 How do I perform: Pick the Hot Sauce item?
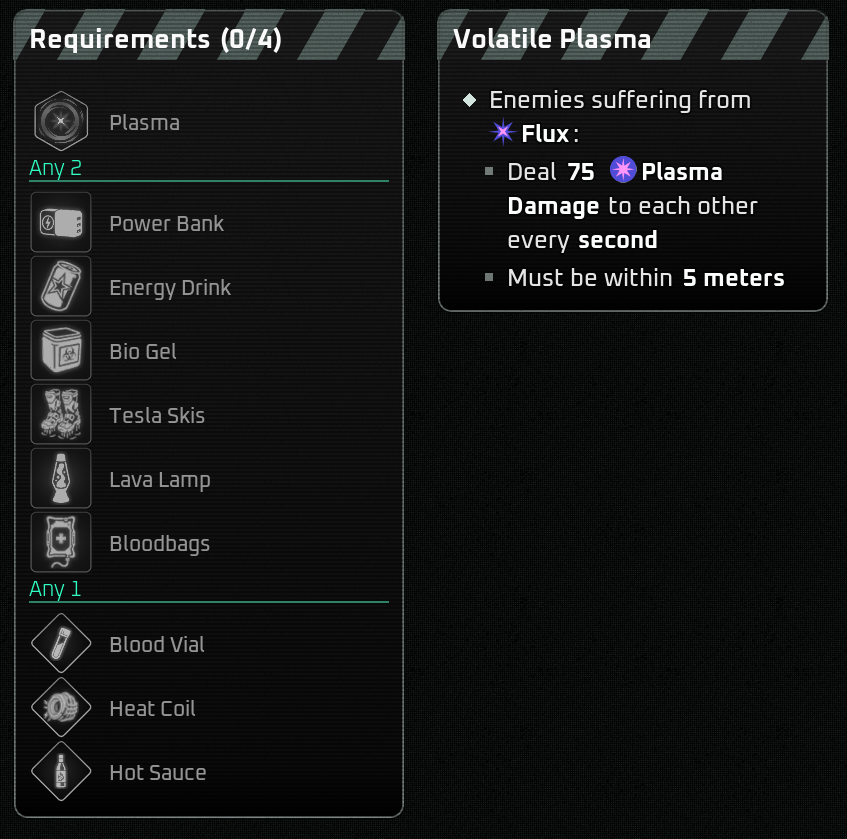pos(61,772)
